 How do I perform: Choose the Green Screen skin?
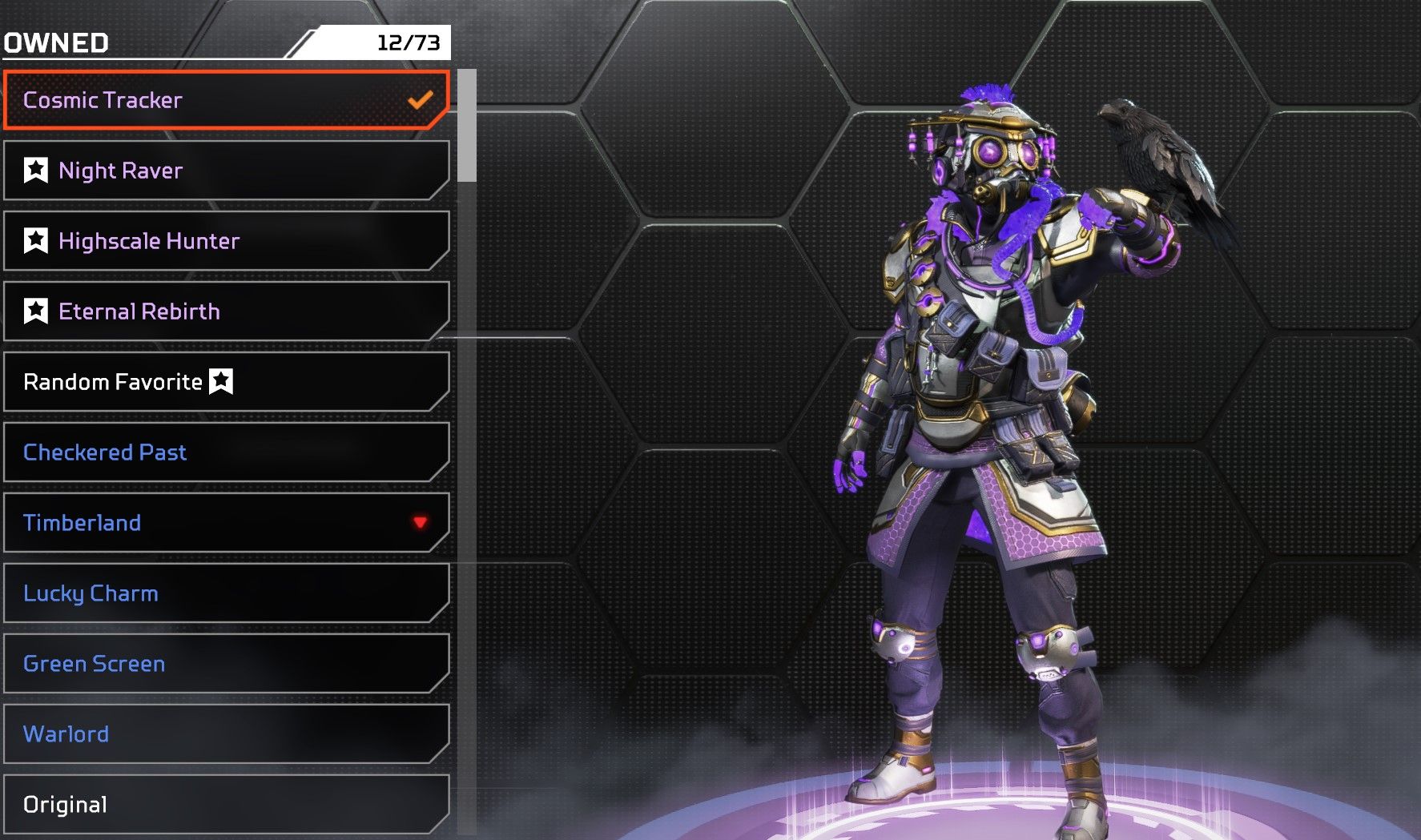226,664
